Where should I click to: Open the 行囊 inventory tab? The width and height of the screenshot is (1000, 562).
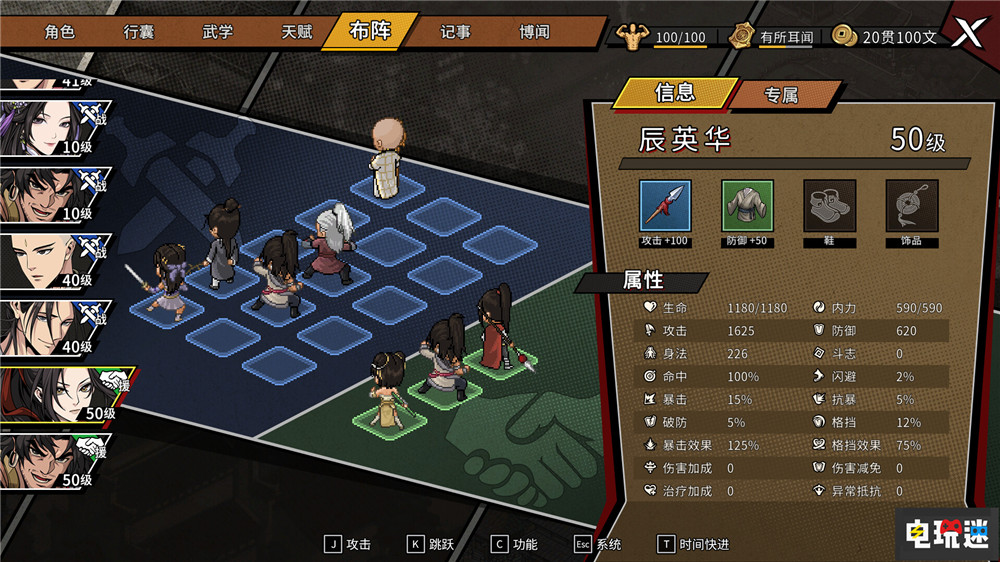[x=139, y=32]
